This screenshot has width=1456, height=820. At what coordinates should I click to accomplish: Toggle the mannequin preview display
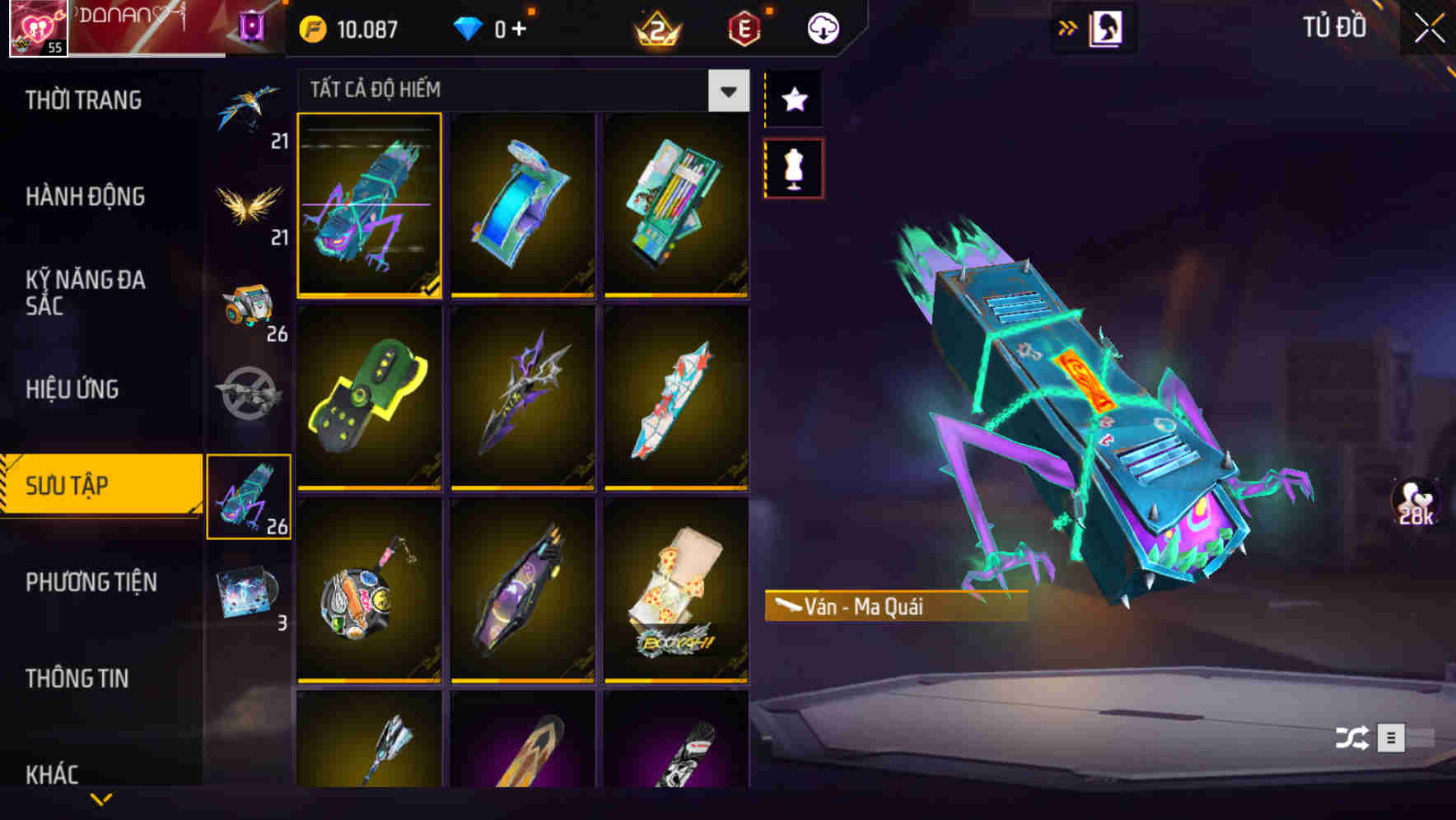point(795,170)
